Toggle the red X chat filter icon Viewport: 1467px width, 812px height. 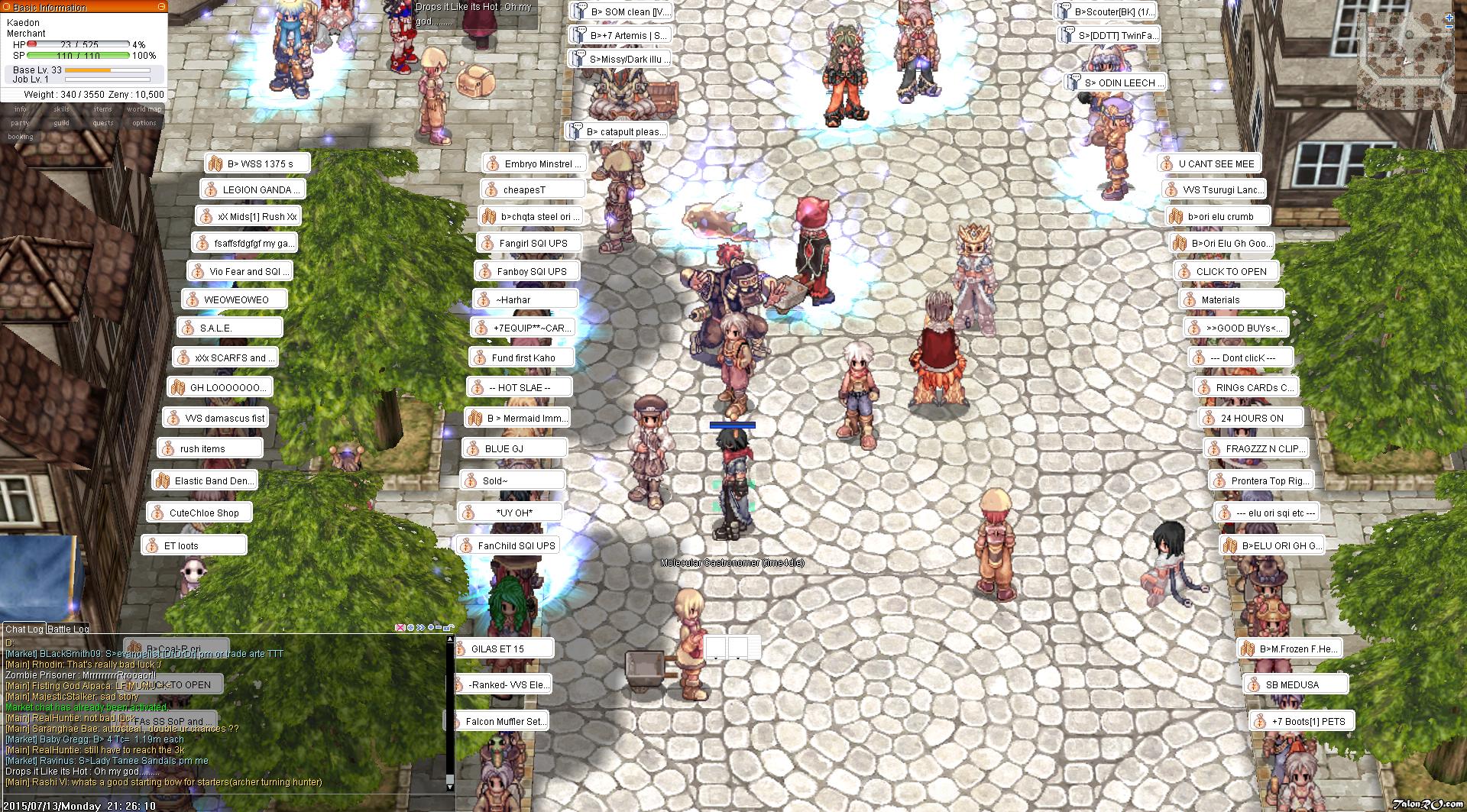(400, 628)
